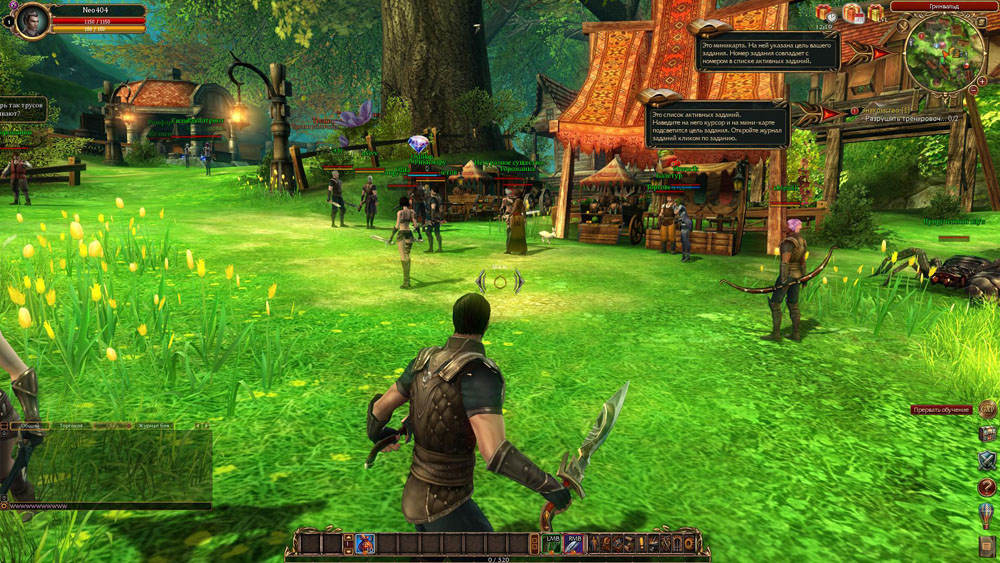Open the character figure menu icon
The image size is (1000, 563).
tap(592, 543)
